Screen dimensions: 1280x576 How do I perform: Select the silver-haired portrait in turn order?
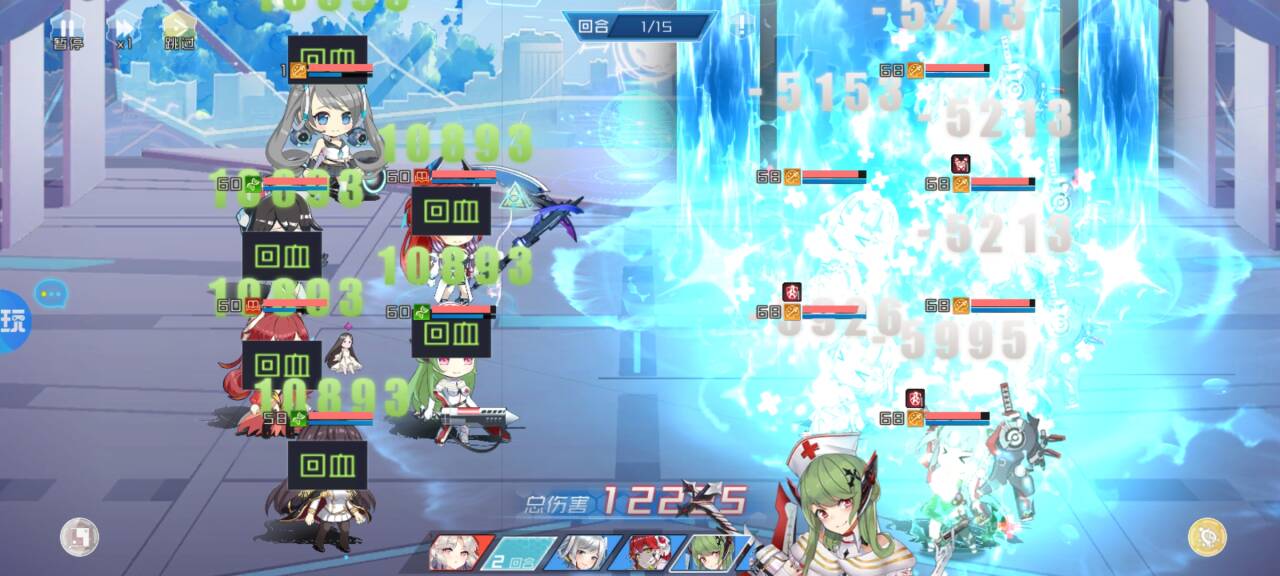pyautogui.click(x=581, y=553)
